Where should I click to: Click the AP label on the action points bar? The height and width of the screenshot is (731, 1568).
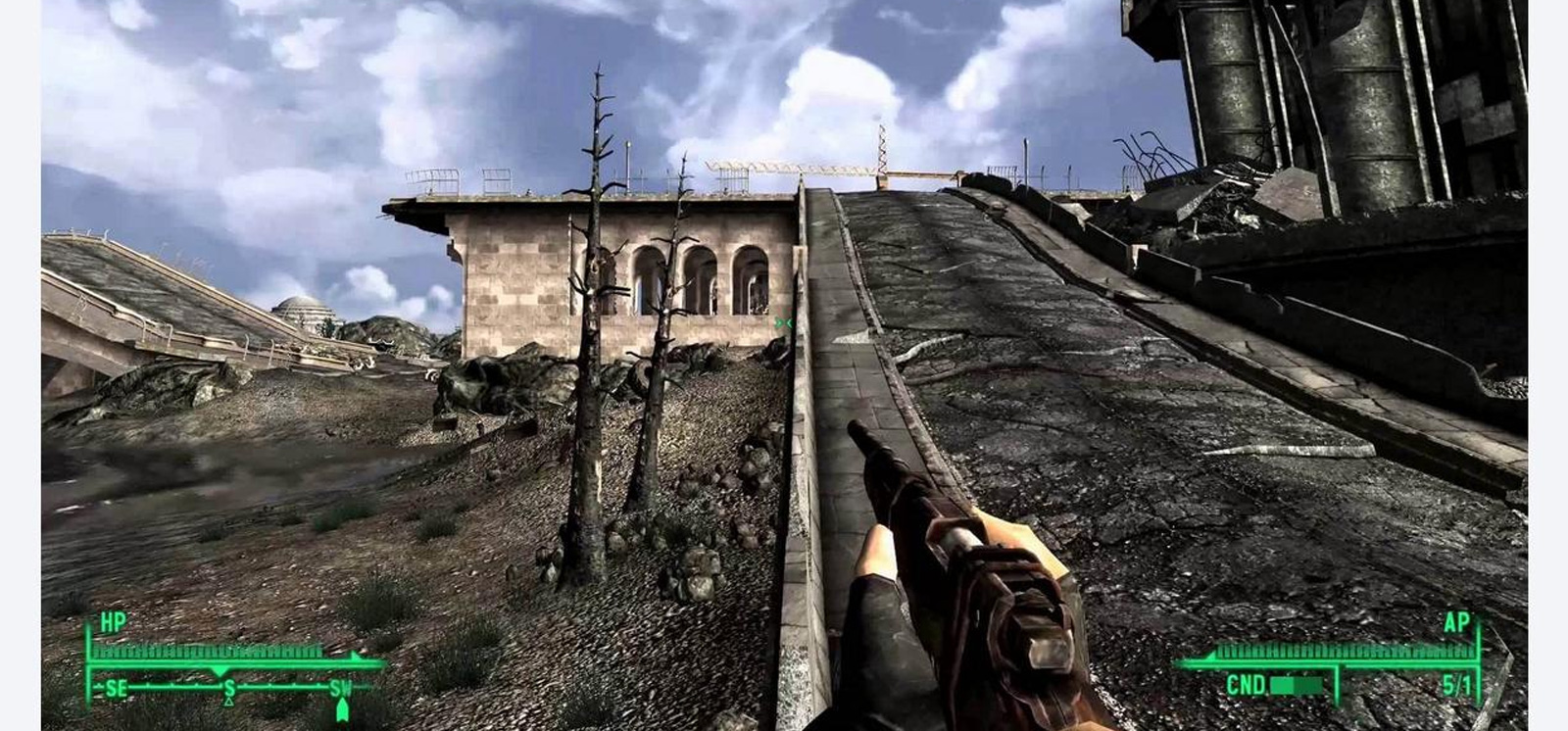point(1457,622)
